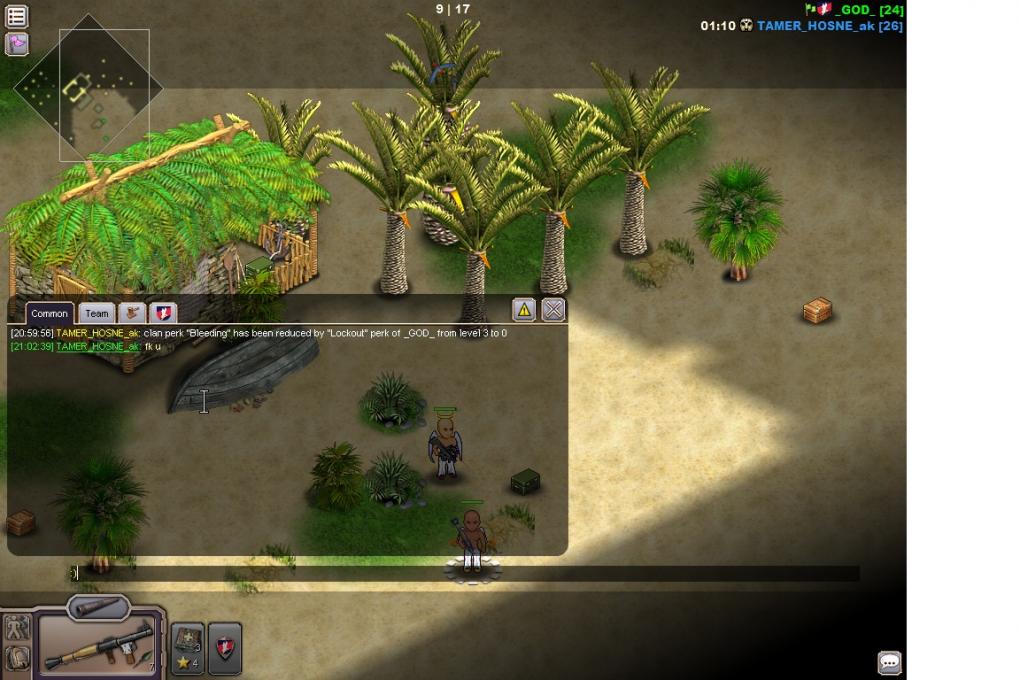Open the red shield clan chat tab
Image resolution: width=1020 pixels, height=680 pixels.
pos(162,313)
